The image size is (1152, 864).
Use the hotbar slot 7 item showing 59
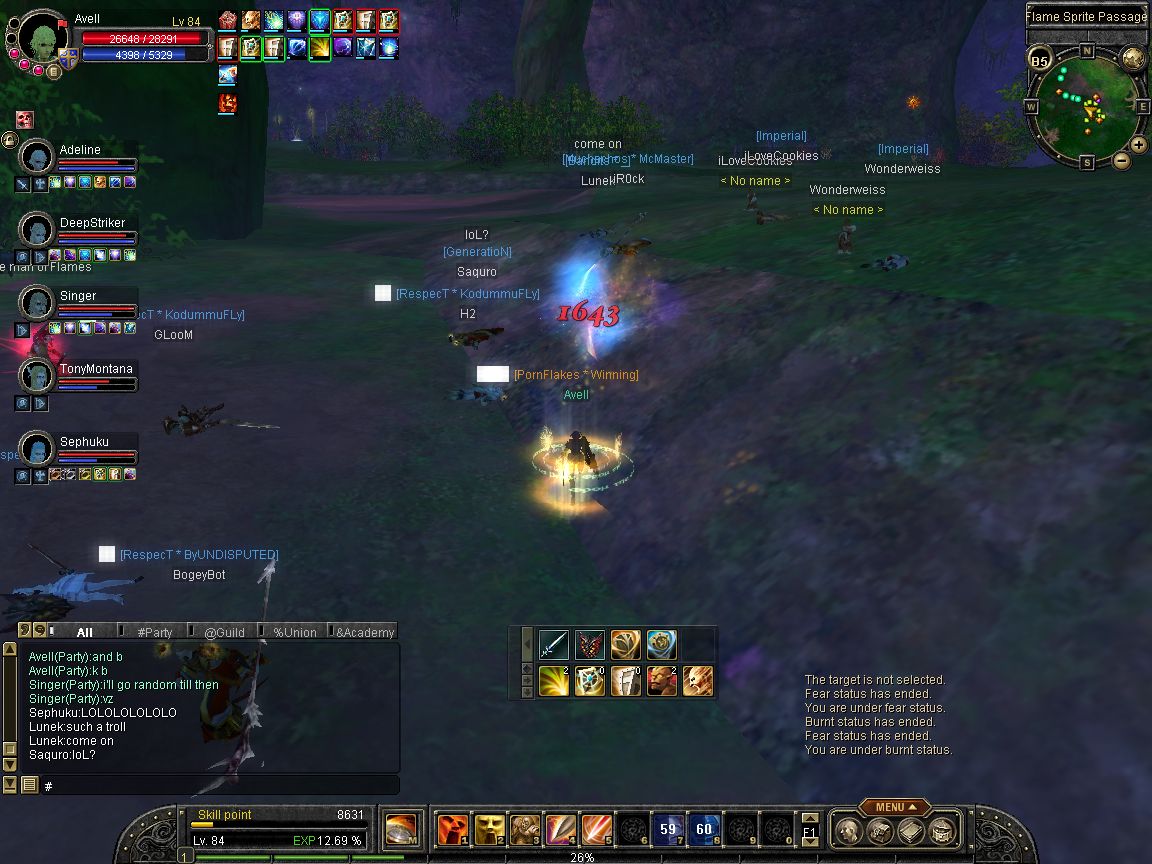pos(668,830)
